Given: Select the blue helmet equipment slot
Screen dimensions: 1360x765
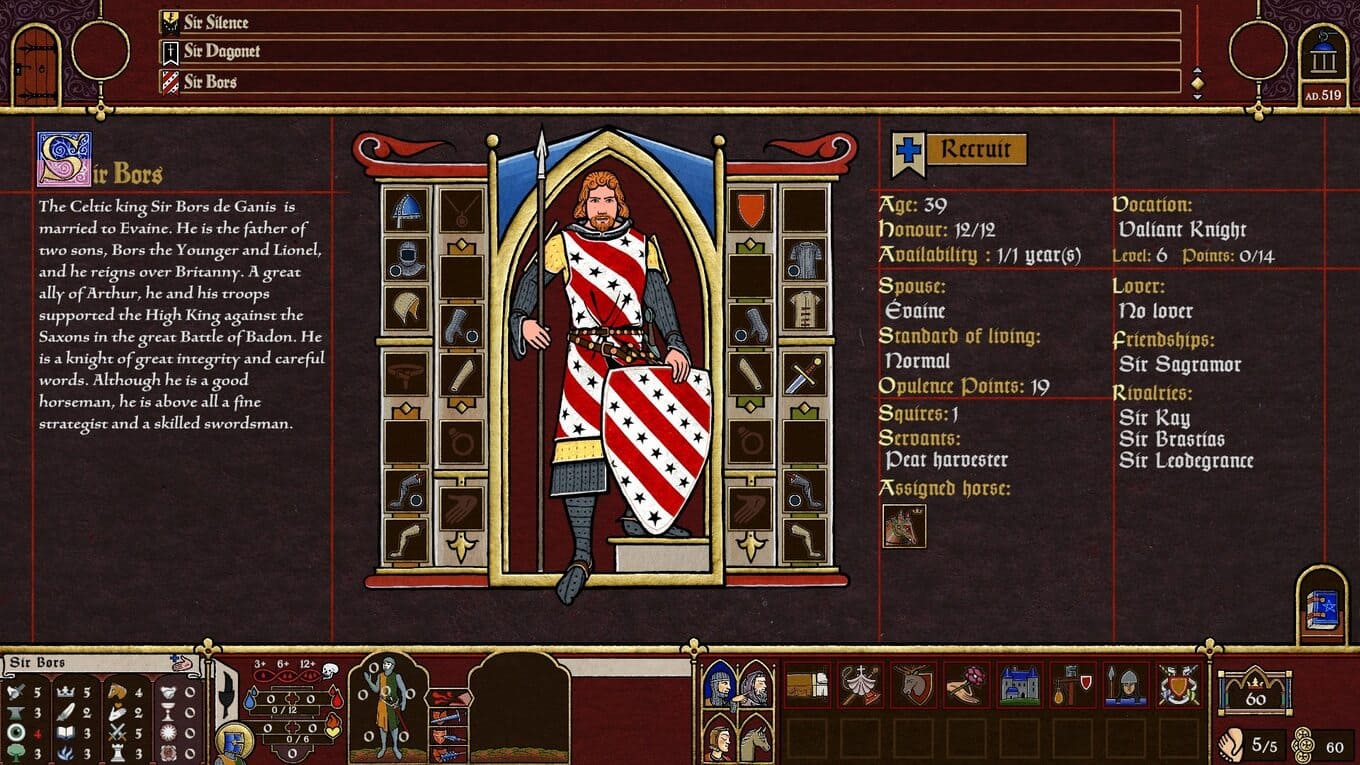Looking at the screenshot, I should click(x=406, y=210).
